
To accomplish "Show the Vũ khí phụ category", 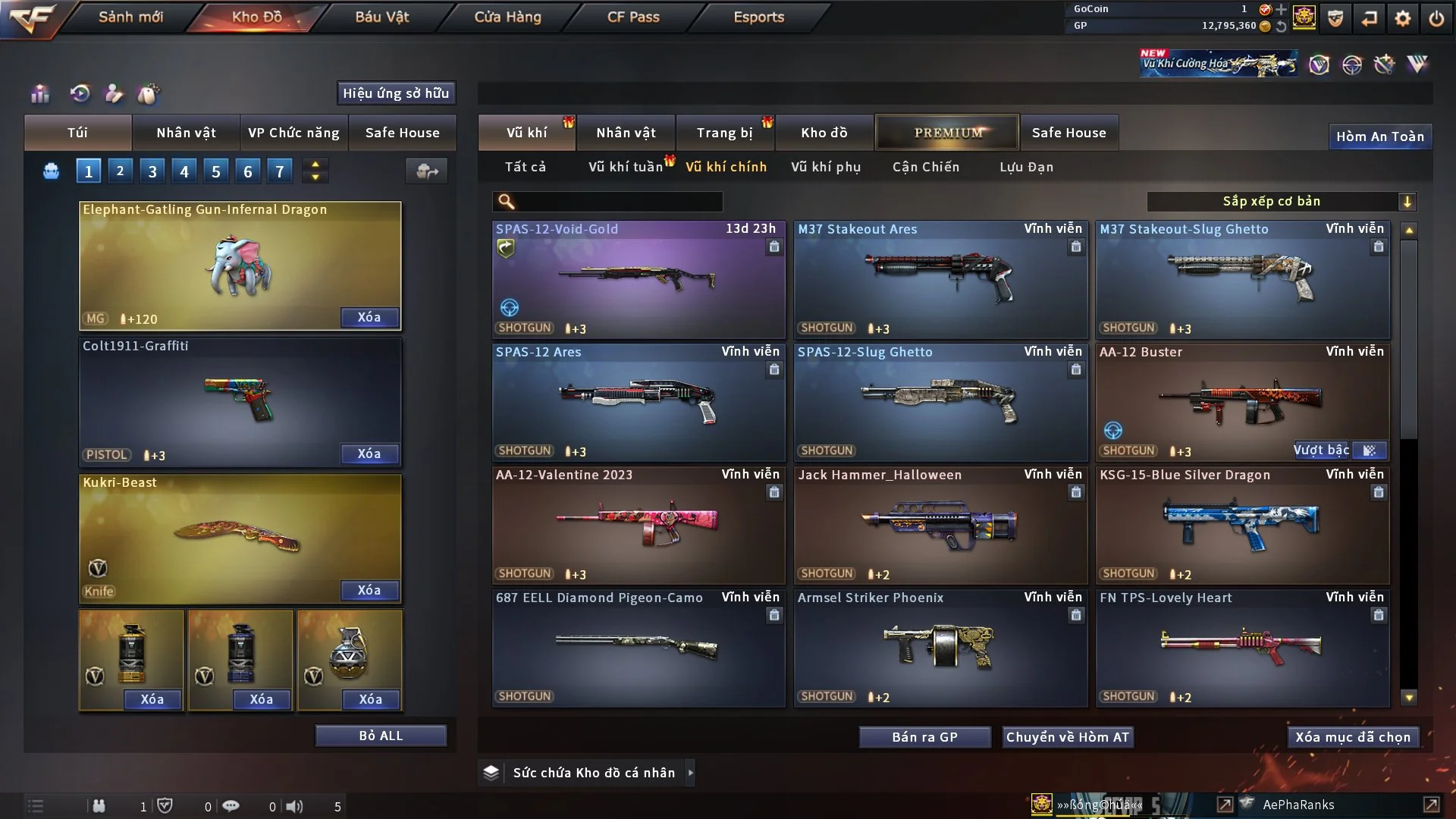I will tap(826, 167).
